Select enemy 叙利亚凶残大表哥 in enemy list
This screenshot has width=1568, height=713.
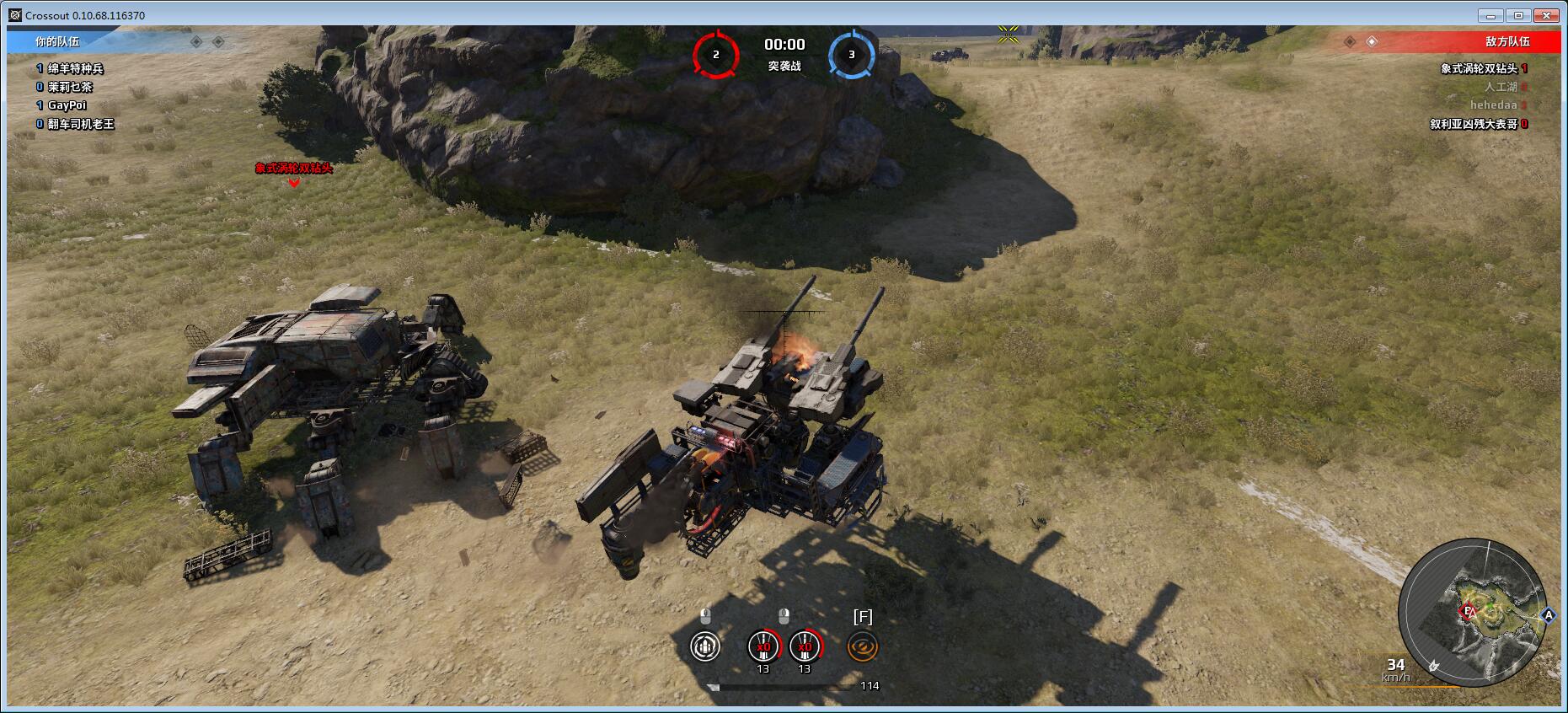click(x=1473, y=124)
